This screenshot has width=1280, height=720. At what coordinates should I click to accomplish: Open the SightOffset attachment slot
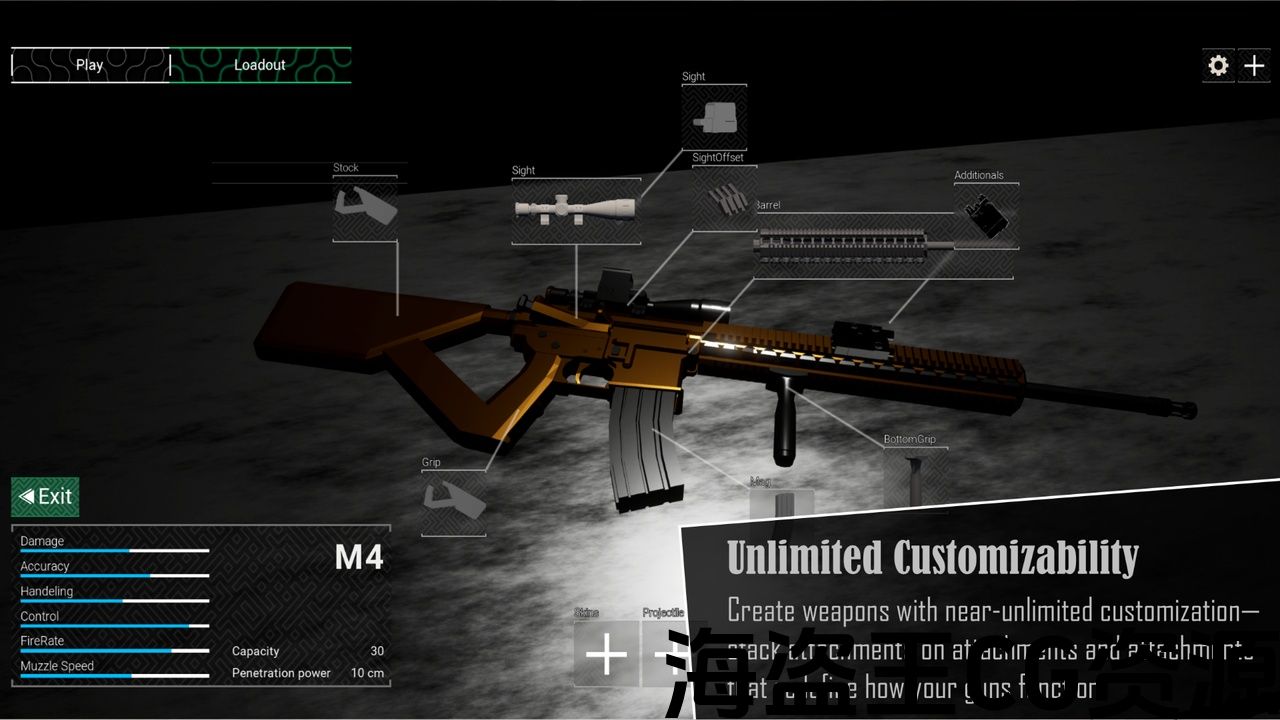724,198
